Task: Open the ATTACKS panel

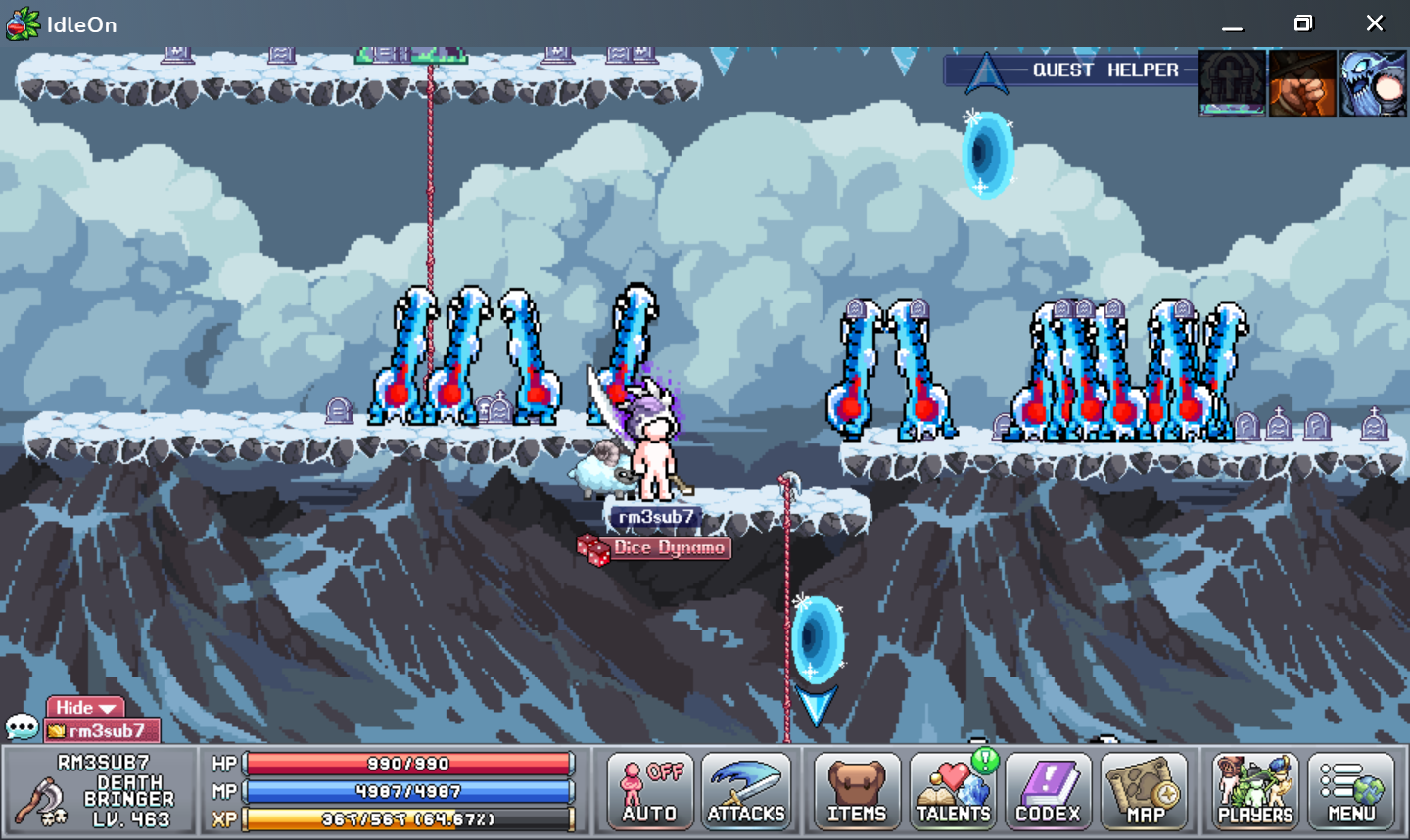Action: 747,791
